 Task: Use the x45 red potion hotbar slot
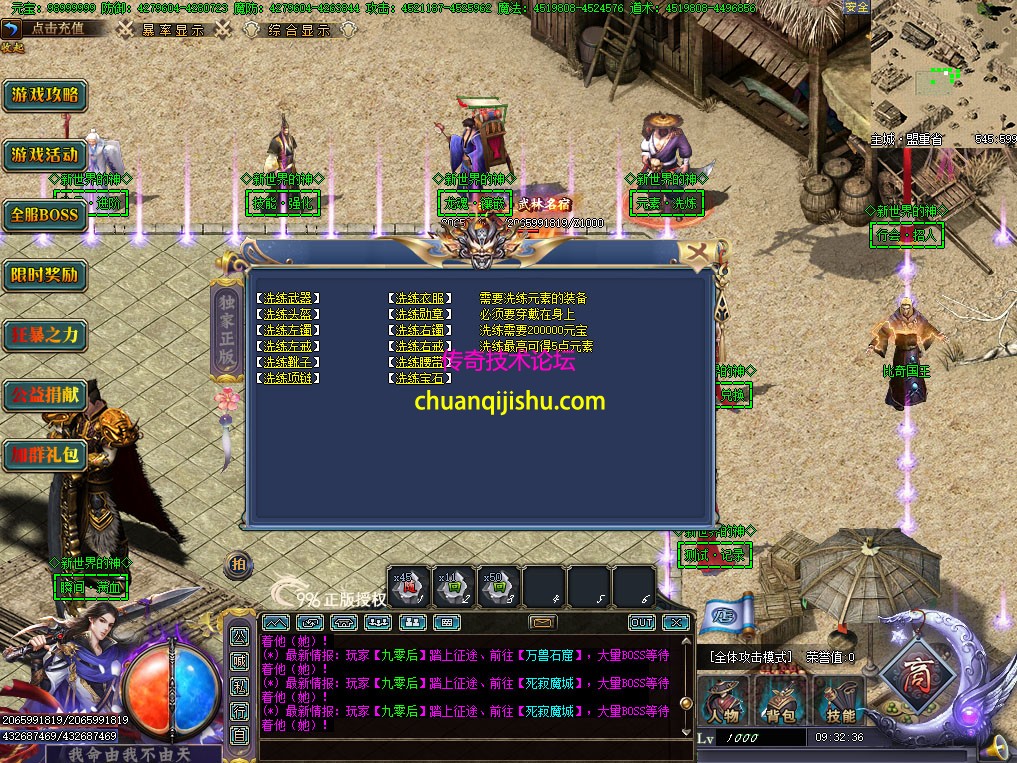pos(409,587)
